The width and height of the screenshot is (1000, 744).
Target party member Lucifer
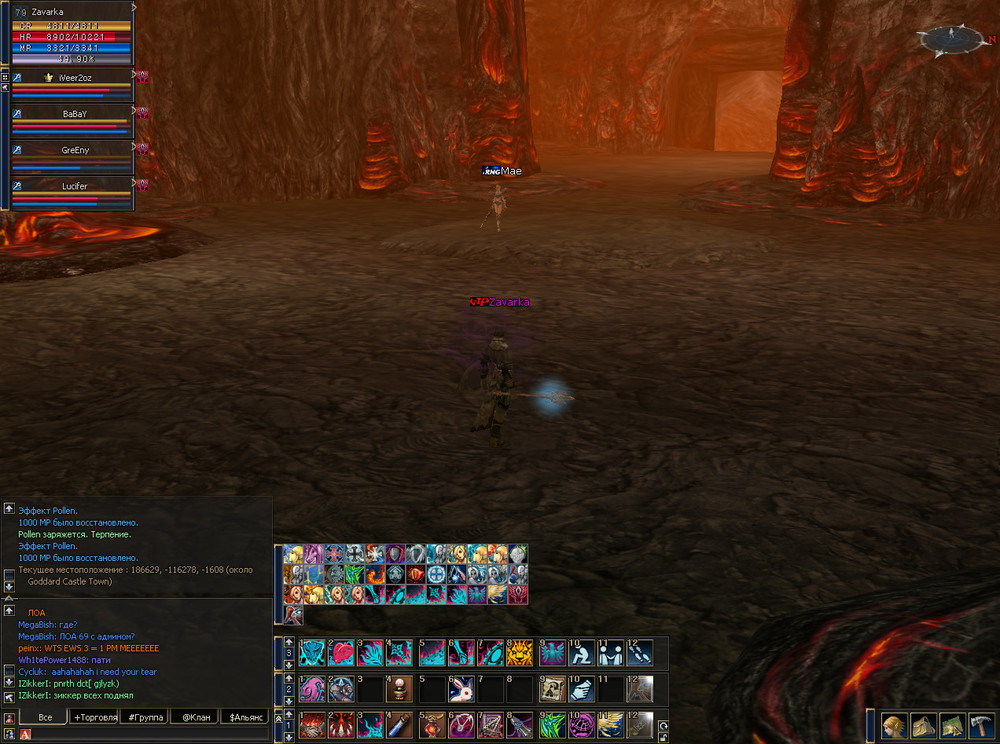click(x=74, y=186)
